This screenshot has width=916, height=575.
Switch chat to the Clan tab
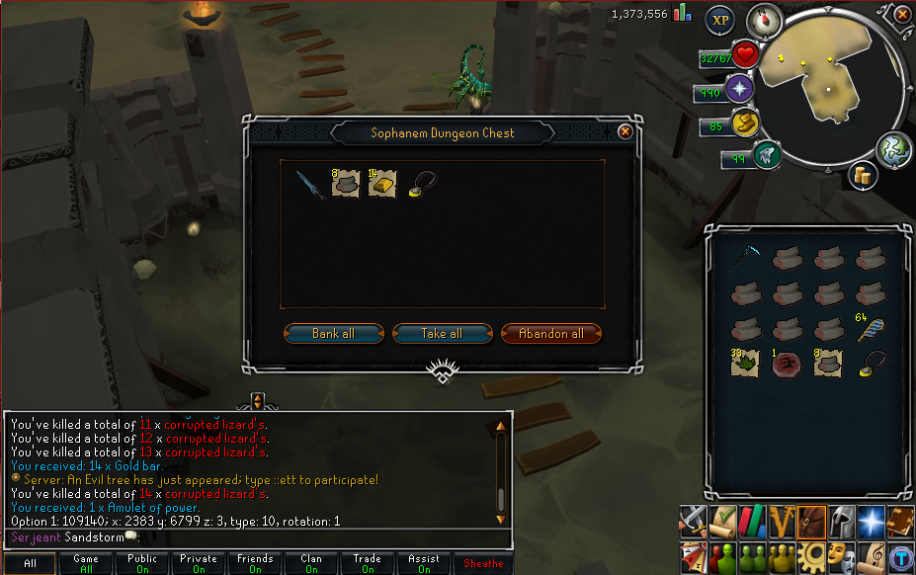click(x=311, y=564)
